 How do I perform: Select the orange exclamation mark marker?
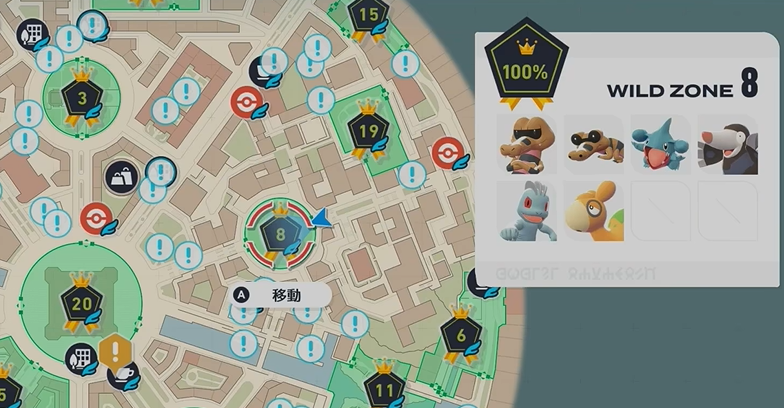coord(115,352)
